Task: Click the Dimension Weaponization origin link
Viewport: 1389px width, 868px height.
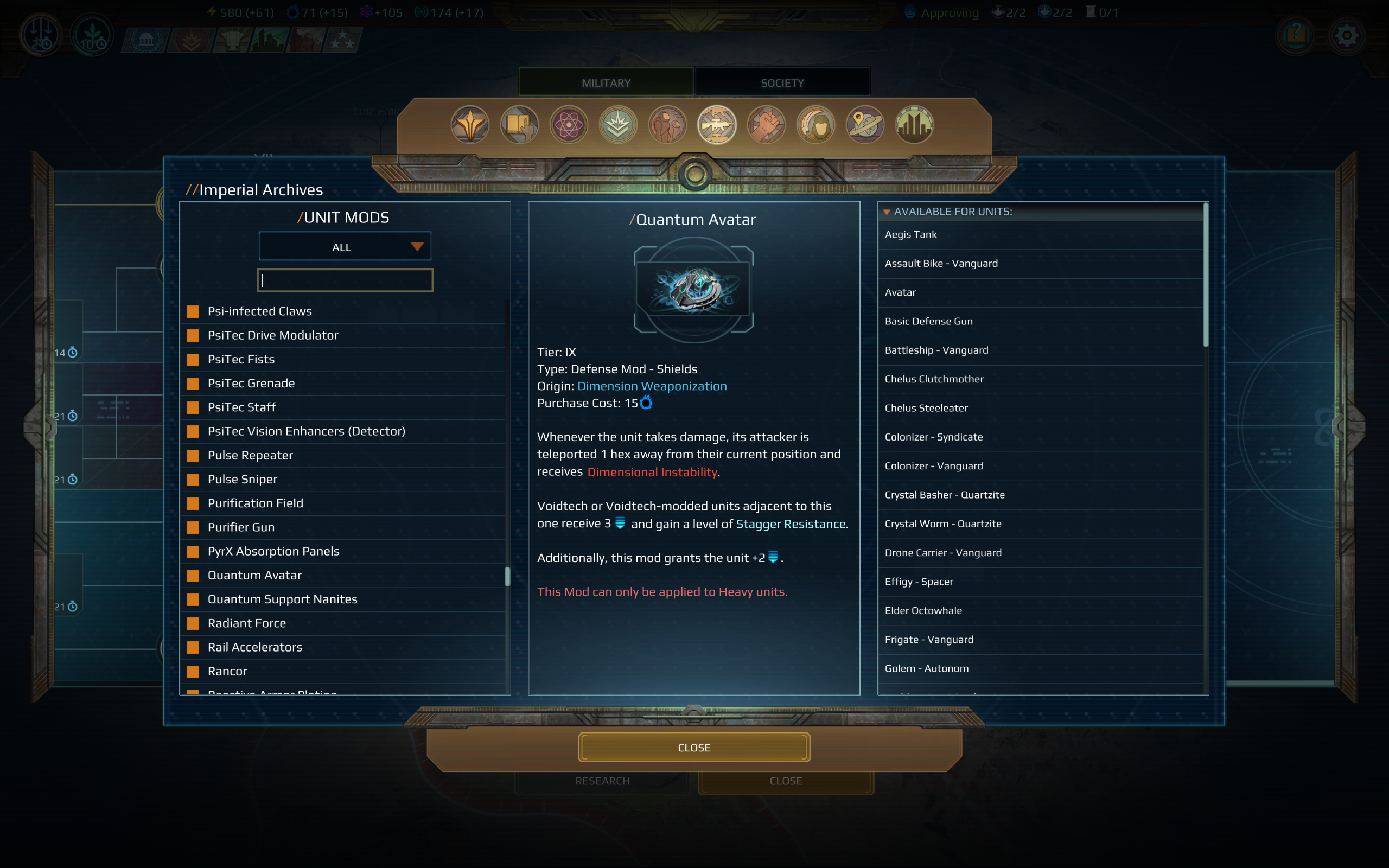Action: pyautogui.click(x=652, y=386)
